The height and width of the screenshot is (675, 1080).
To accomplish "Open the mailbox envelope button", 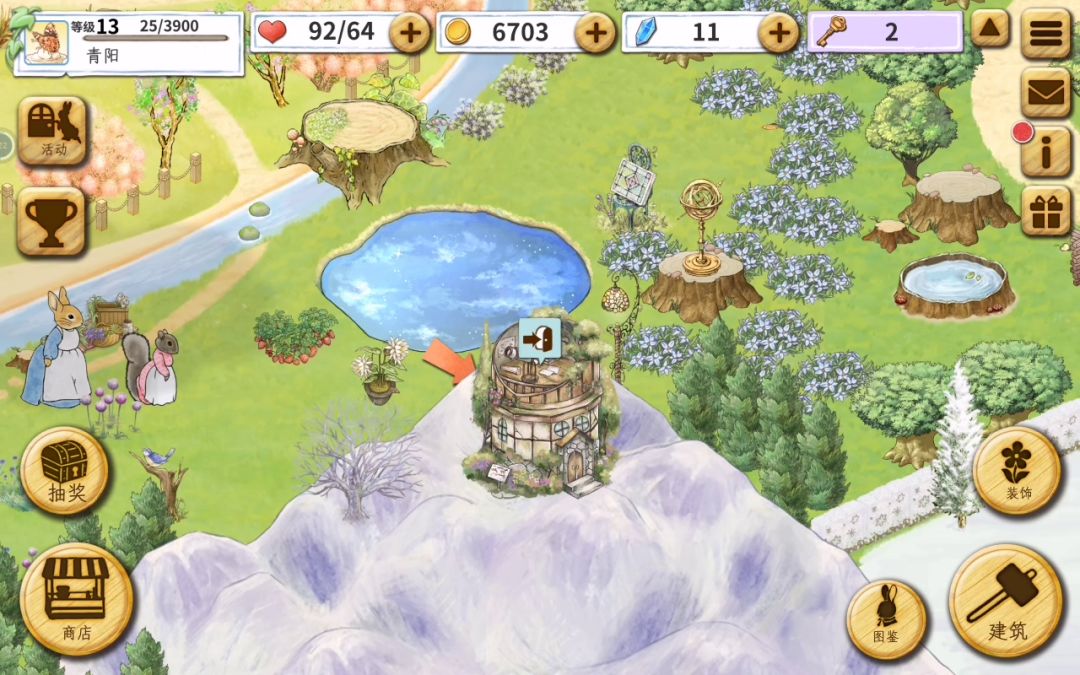I will click(1046, 92).
